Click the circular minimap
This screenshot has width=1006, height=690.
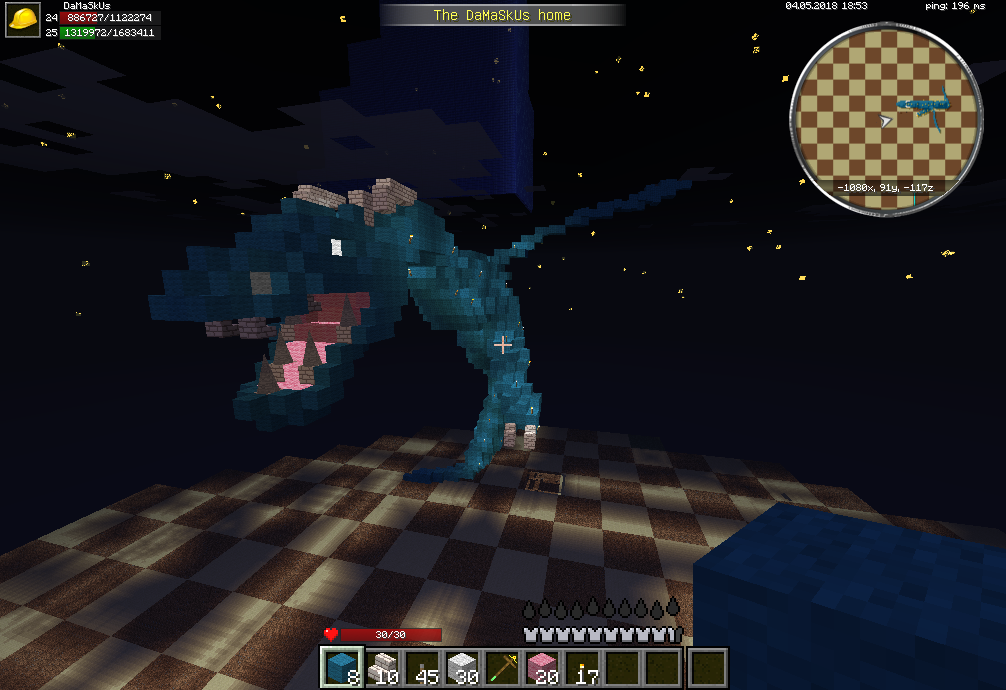[x=885, y=119]
